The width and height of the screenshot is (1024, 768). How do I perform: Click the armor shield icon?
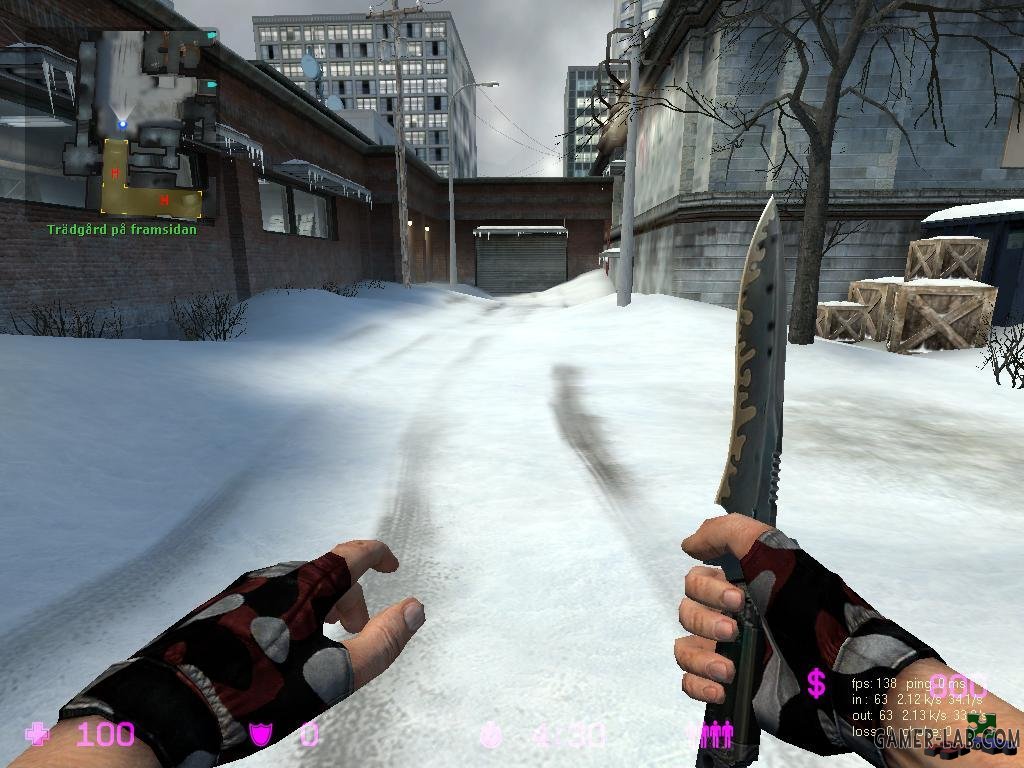pos(261,736)
